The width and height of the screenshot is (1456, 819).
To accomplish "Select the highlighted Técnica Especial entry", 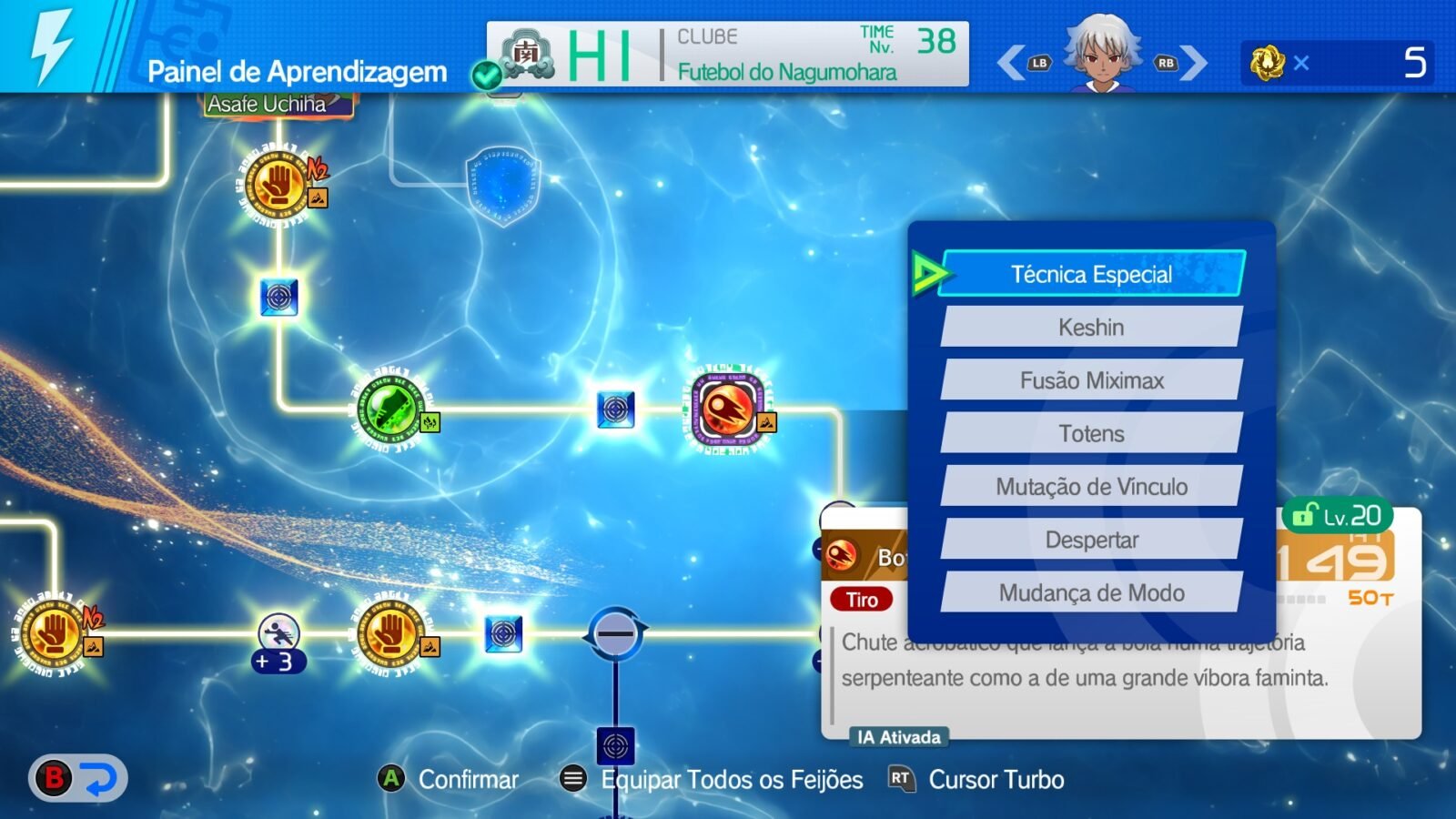I will [x=1090, y=273].
